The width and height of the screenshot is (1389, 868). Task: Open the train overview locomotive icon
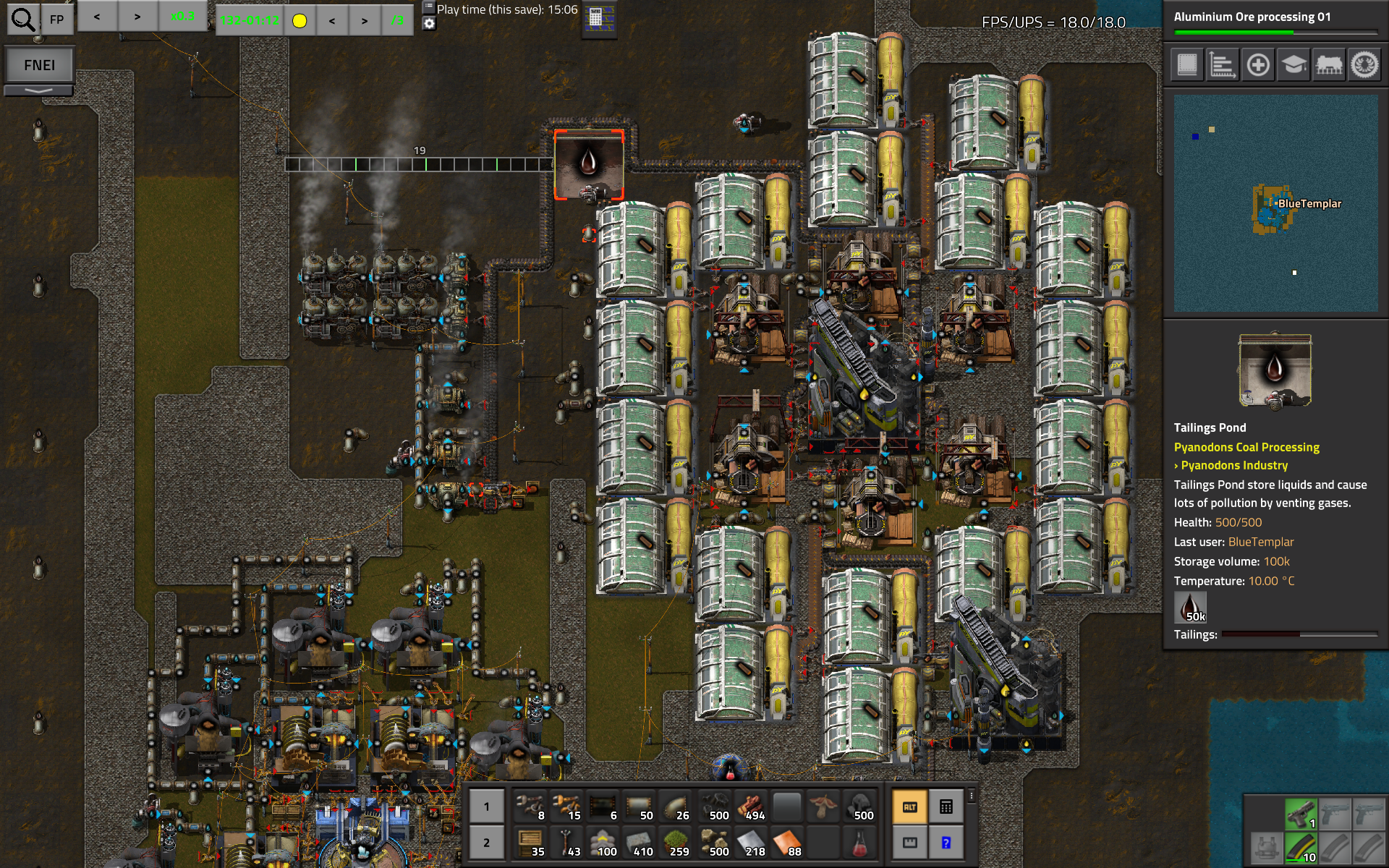[1329, 65]
